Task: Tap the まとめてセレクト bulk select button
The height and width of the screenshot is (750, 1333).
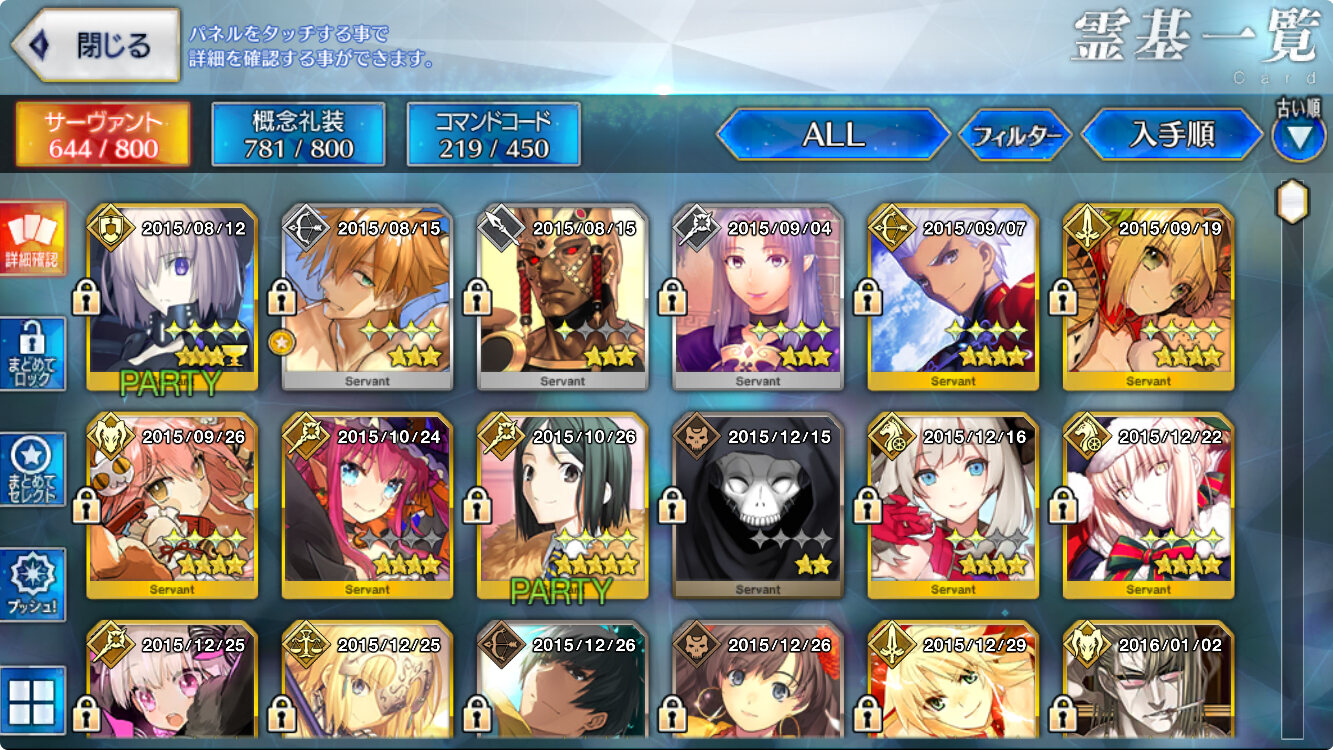Action: (33, 470)
